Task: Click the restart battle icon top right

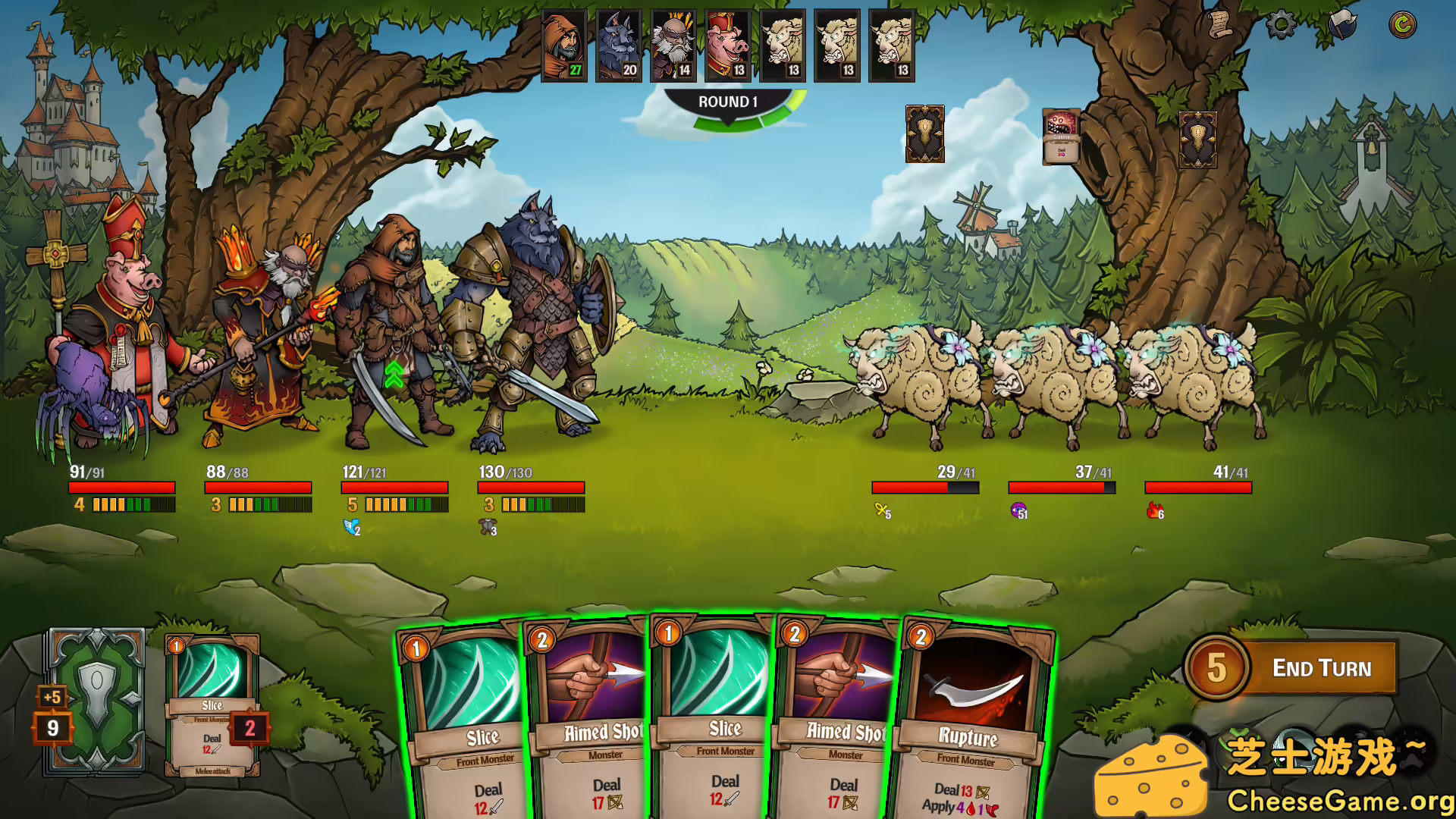Action: click(1403, 23)
